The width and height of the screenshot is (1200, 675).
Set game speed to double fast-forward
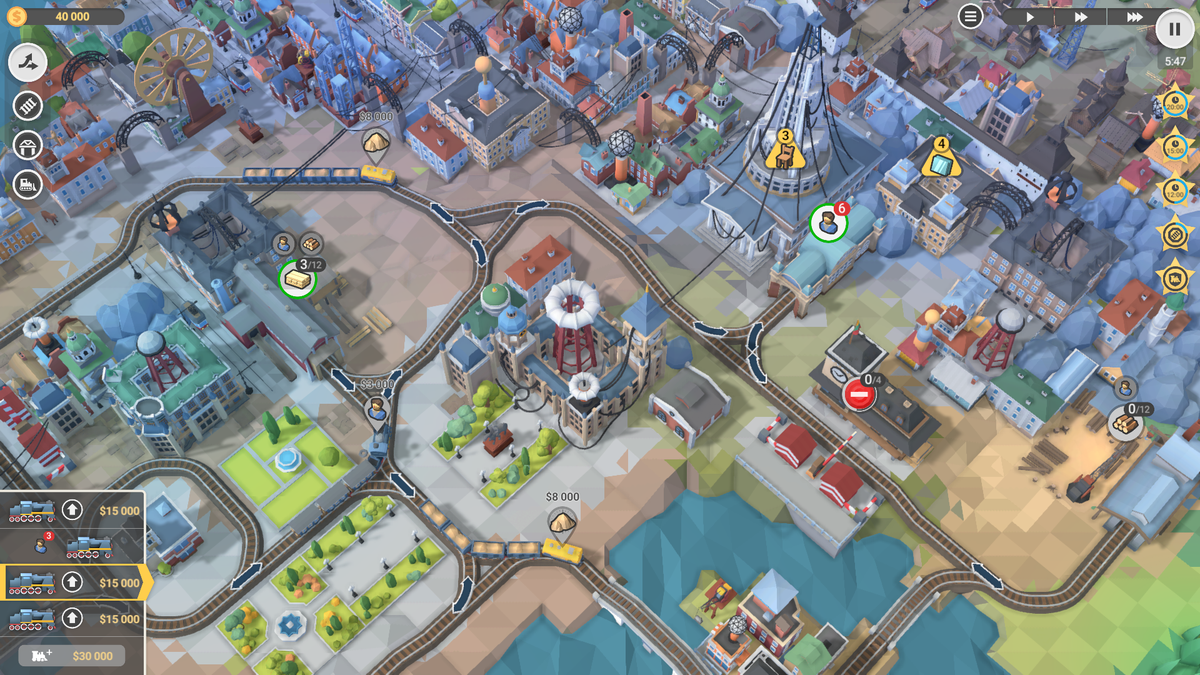coord(1081,17)
